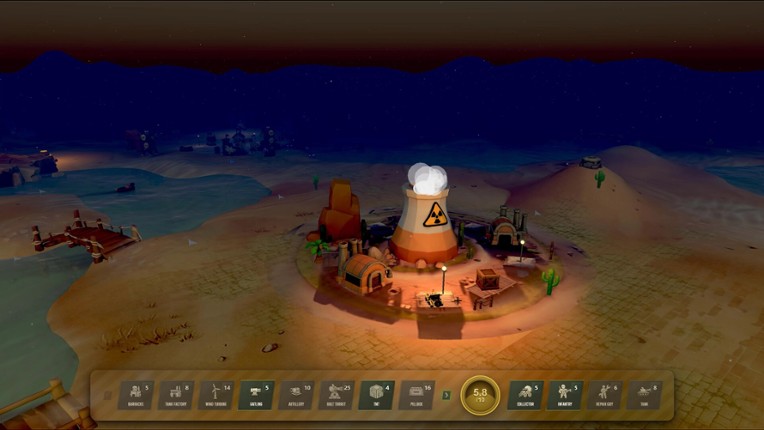Select the Gatling turret card
Image resolution: width=764 pixels, height=430 pixels.
(256, 395)
